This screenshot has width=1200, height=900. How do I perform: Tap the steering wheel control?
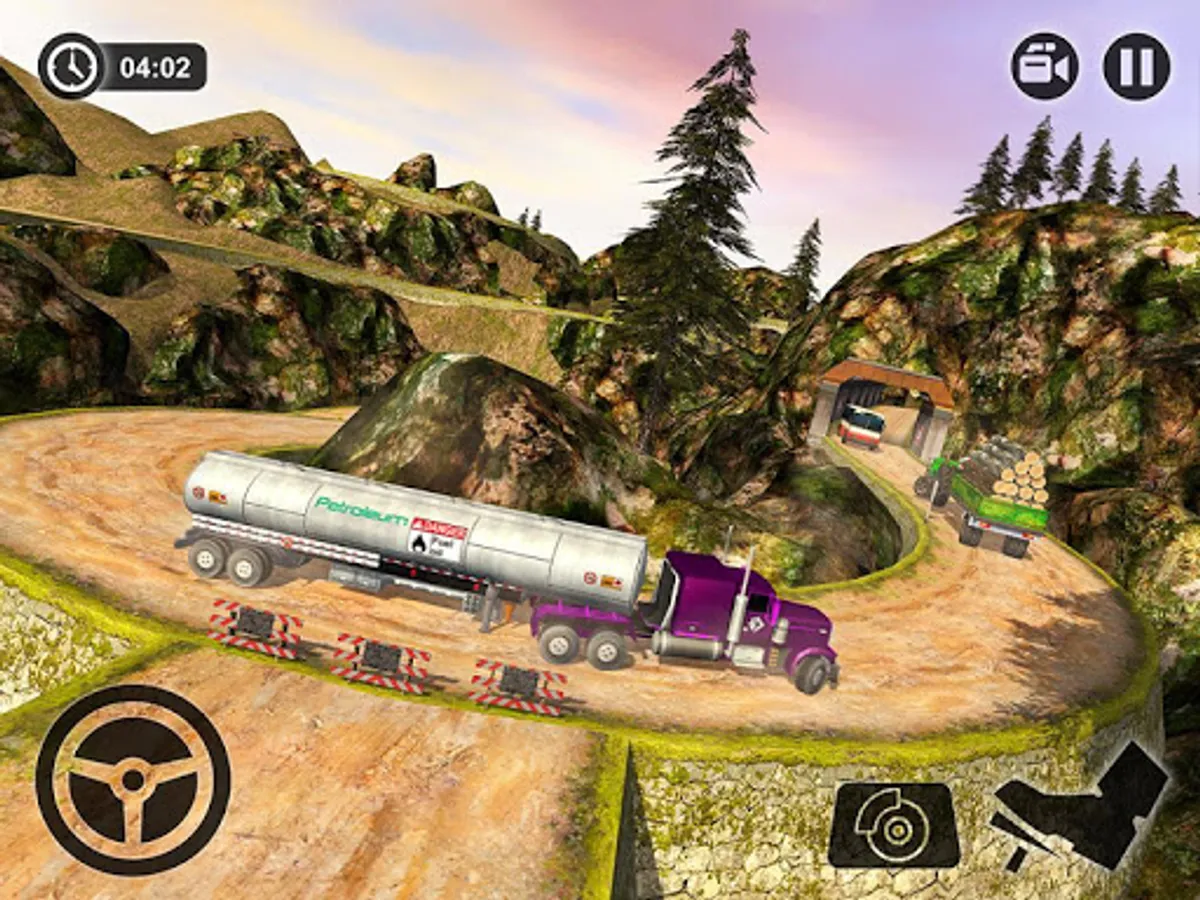pyautogui.click(x=133, y=779)
